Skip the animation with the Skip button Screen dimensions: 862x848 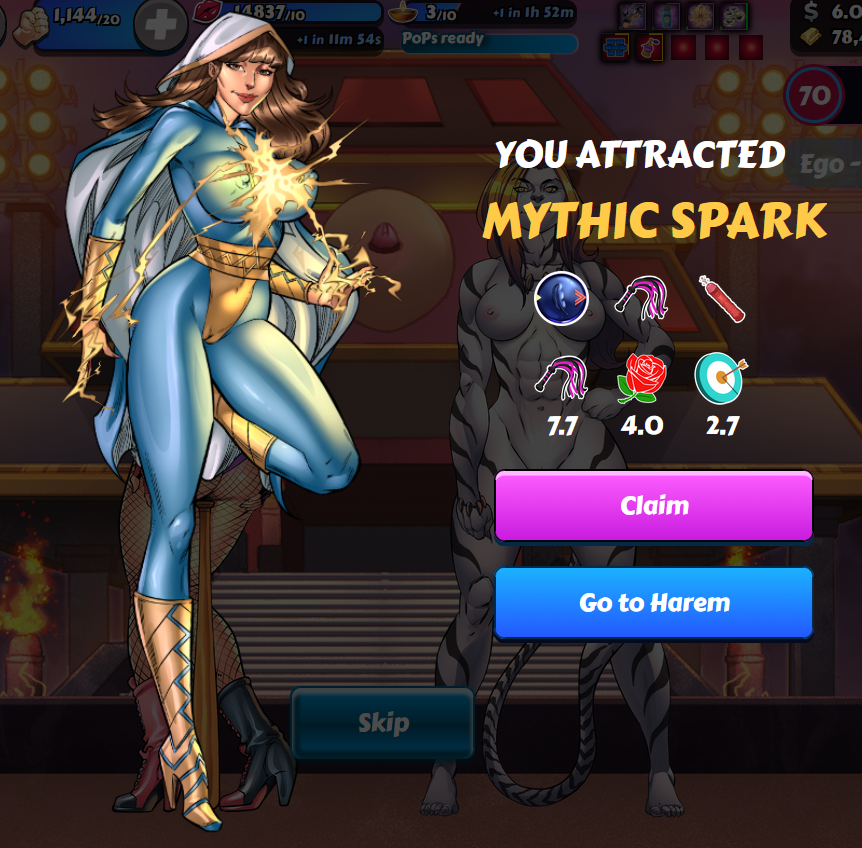coord(382,723)
